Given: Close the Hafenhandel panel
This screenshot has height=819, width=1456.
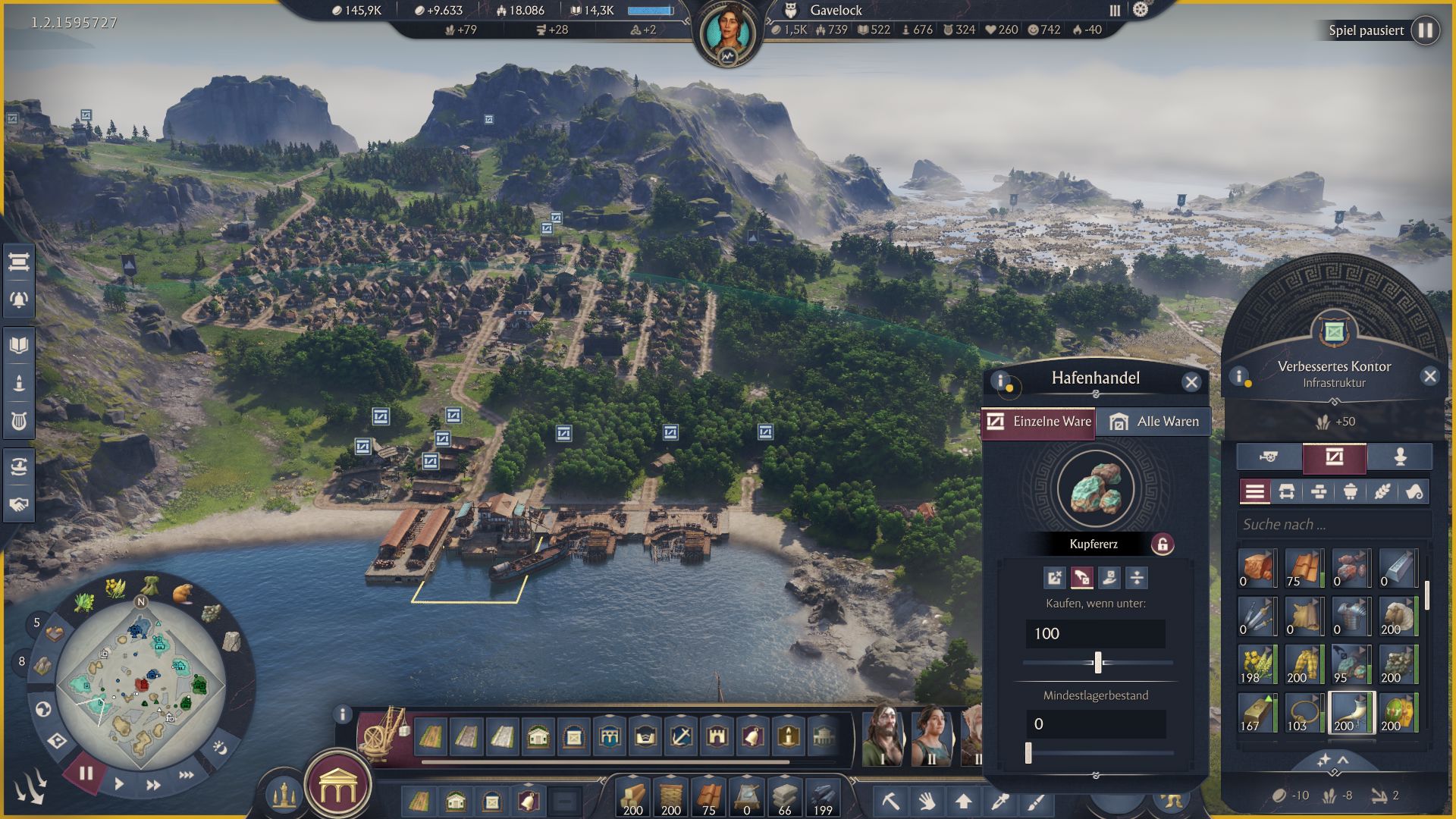Looking at the screenshot, I should pyautogui.click(x=1191, y=382).
